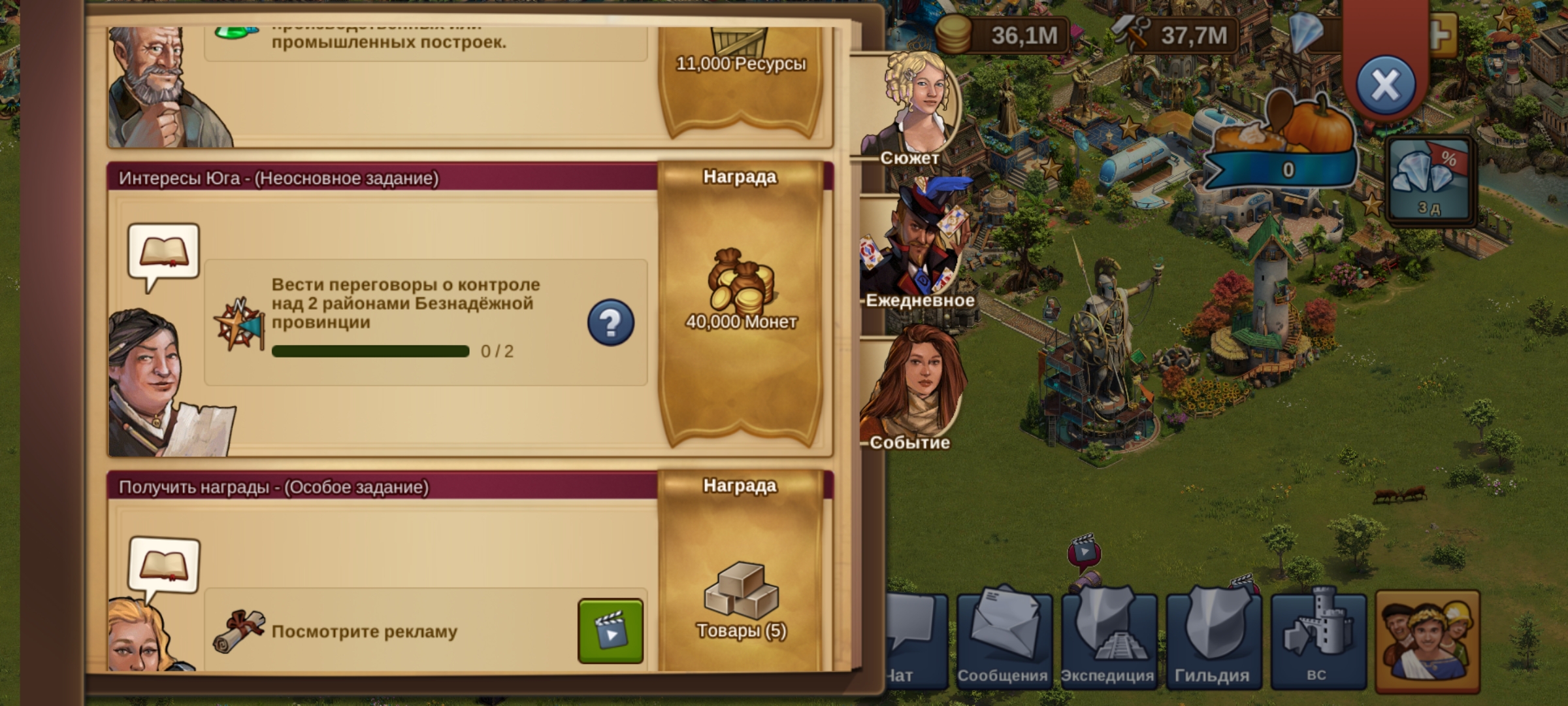
Task: Close the quest book window
Action: pyautogui.click(x=1385, y=85)
